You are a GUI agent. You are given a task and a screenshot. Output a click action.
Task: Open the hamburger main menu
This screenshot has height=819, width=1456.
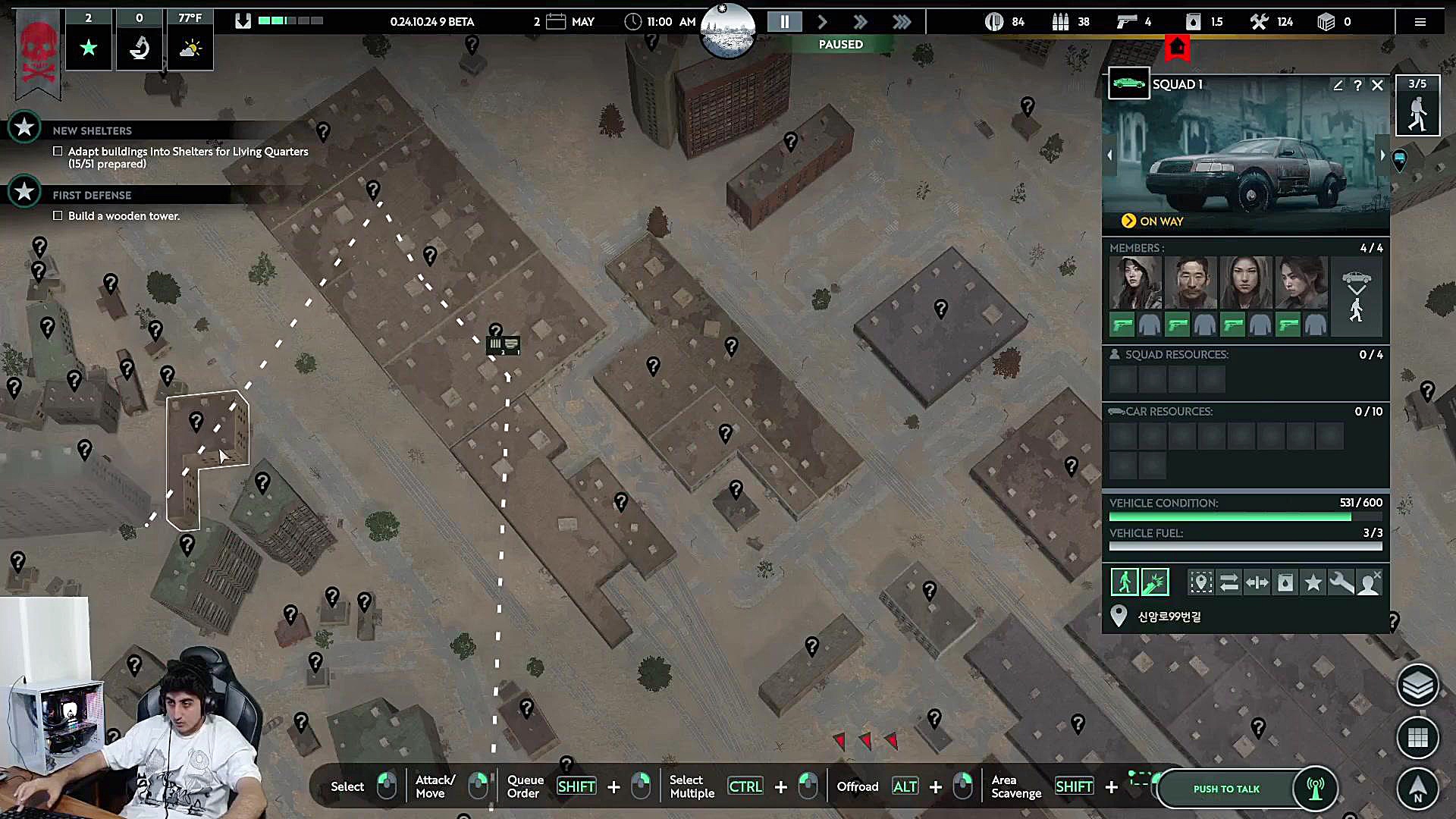click(1420, 22)
